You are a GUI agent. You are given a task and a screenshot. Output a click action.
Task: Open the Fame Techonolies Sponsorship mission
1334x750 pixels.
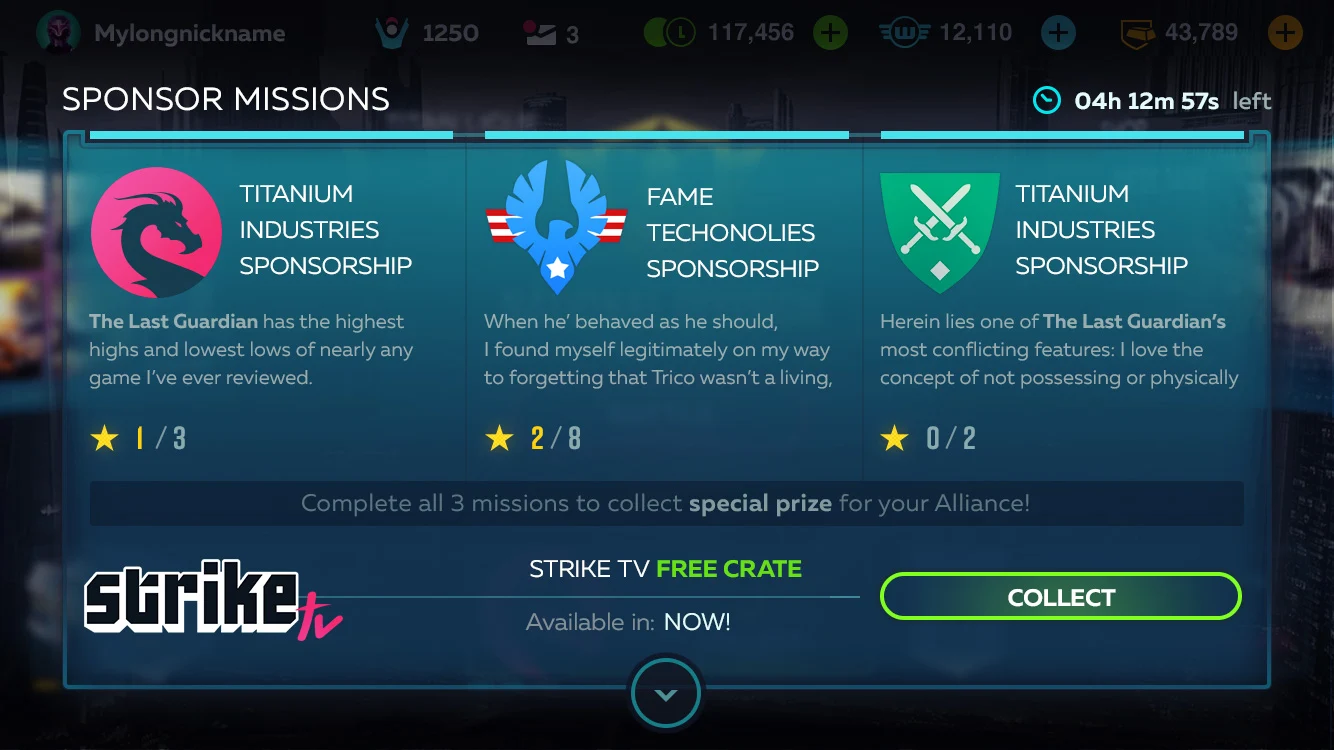click(556, 228)
